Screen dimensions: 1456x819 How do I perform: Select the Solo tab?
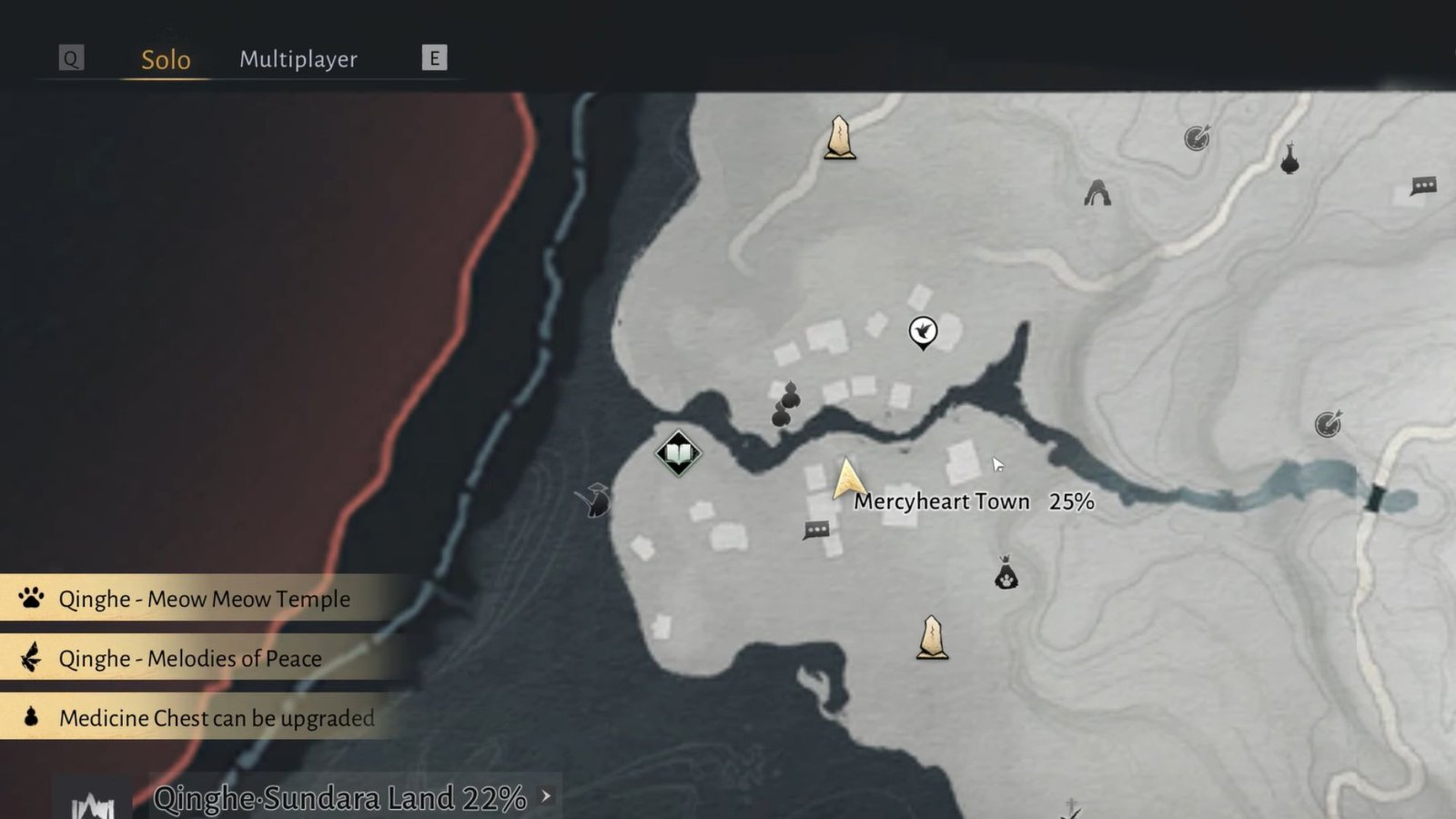coord(166,60)
